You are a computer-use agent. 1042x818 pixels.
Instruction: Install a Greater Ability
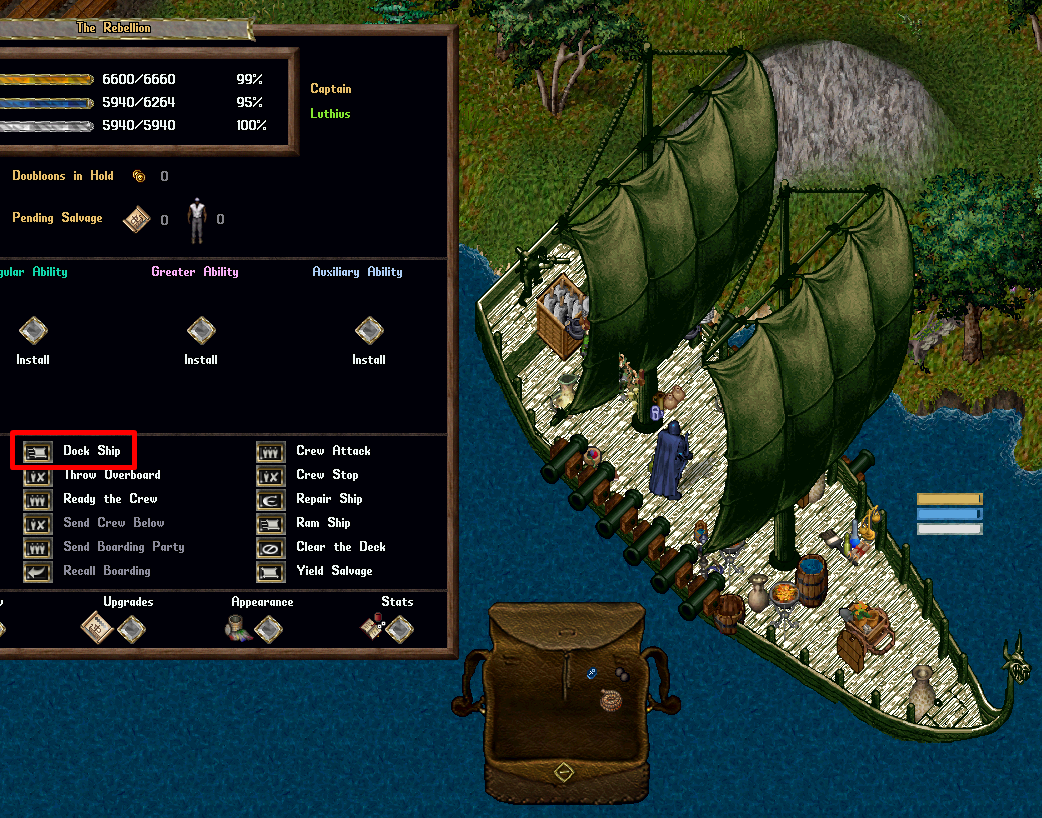[x=201, y=330]
